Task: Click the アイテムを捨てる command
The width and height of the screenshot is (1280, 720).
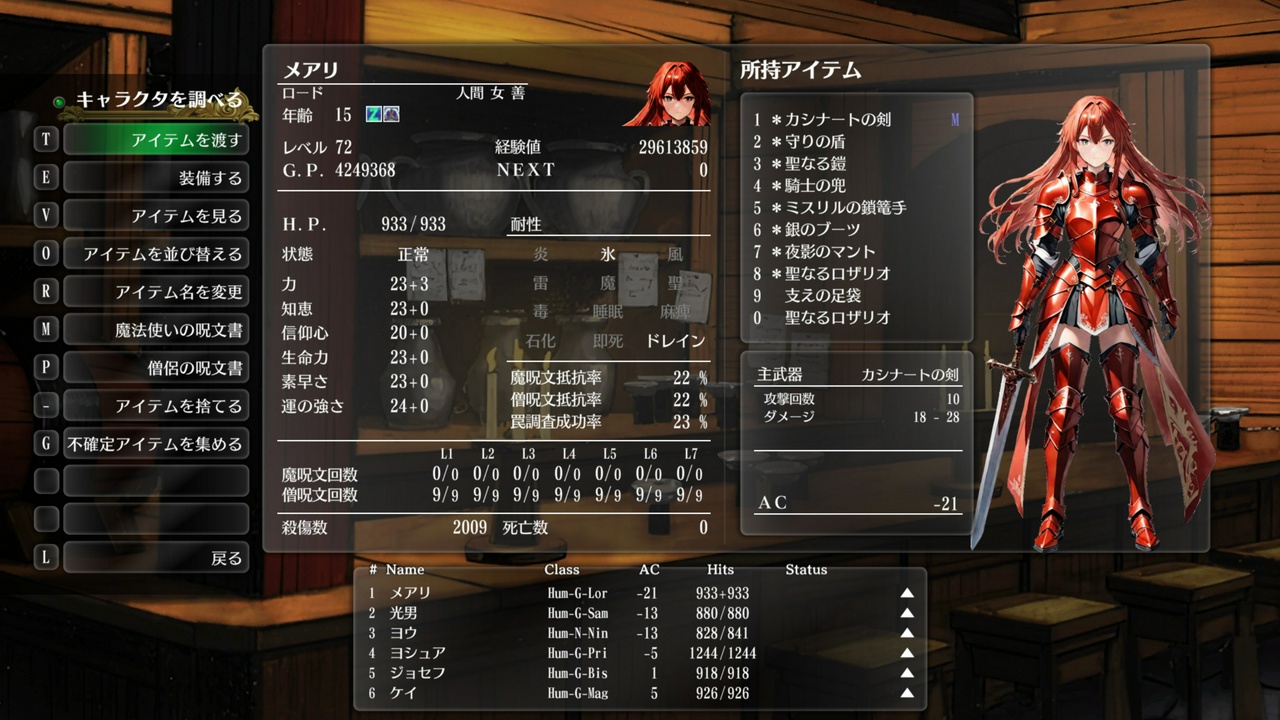Action: coord(156,404)
